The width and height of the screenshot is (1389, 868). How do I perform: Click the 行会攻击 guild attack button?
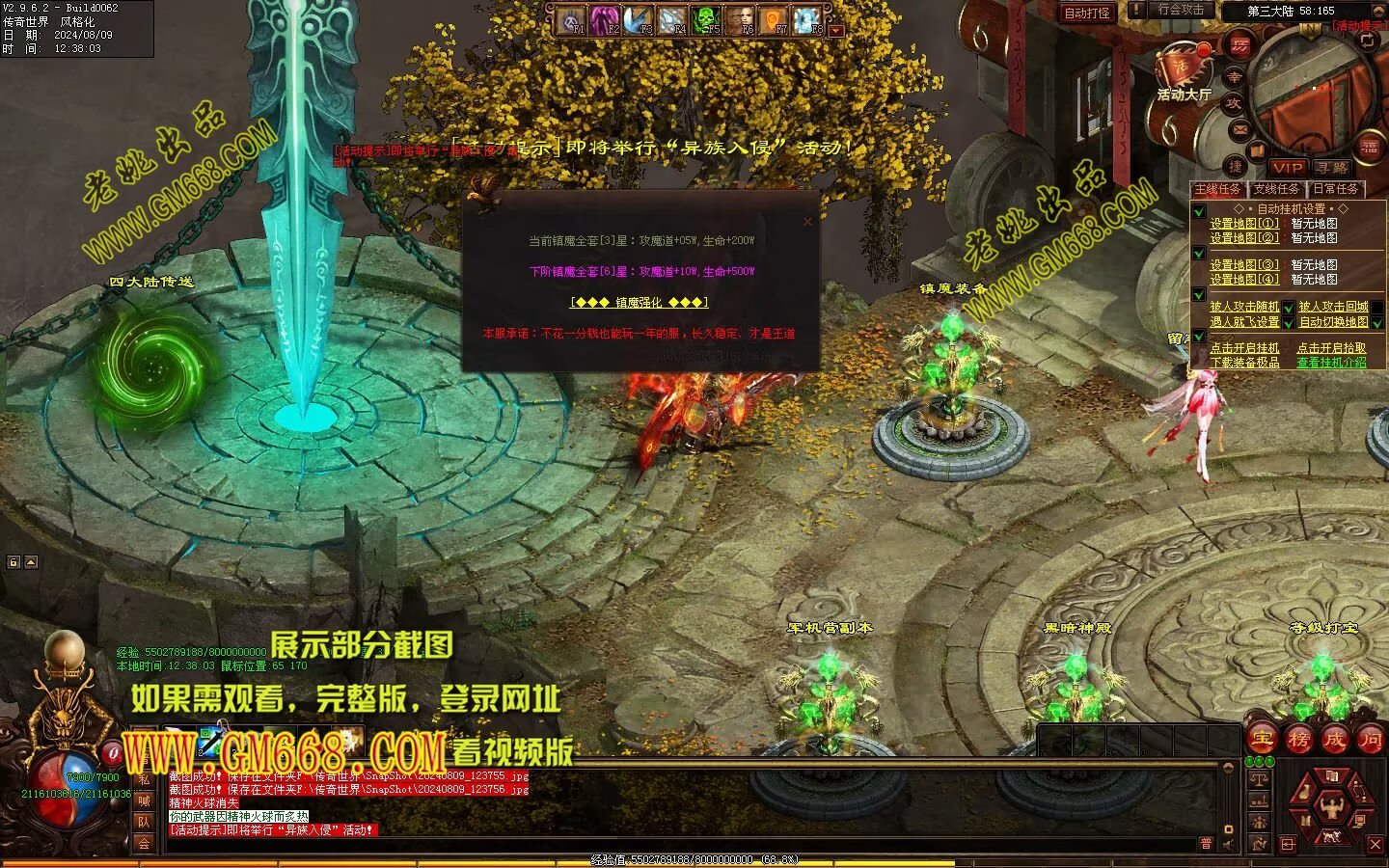(1181, 10)
